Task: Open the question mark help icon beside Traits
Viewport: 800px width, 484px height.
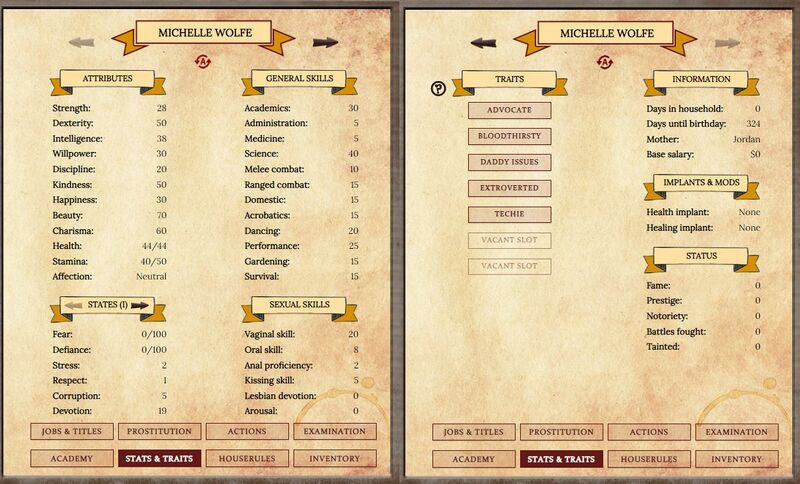Action: (438, 88)
